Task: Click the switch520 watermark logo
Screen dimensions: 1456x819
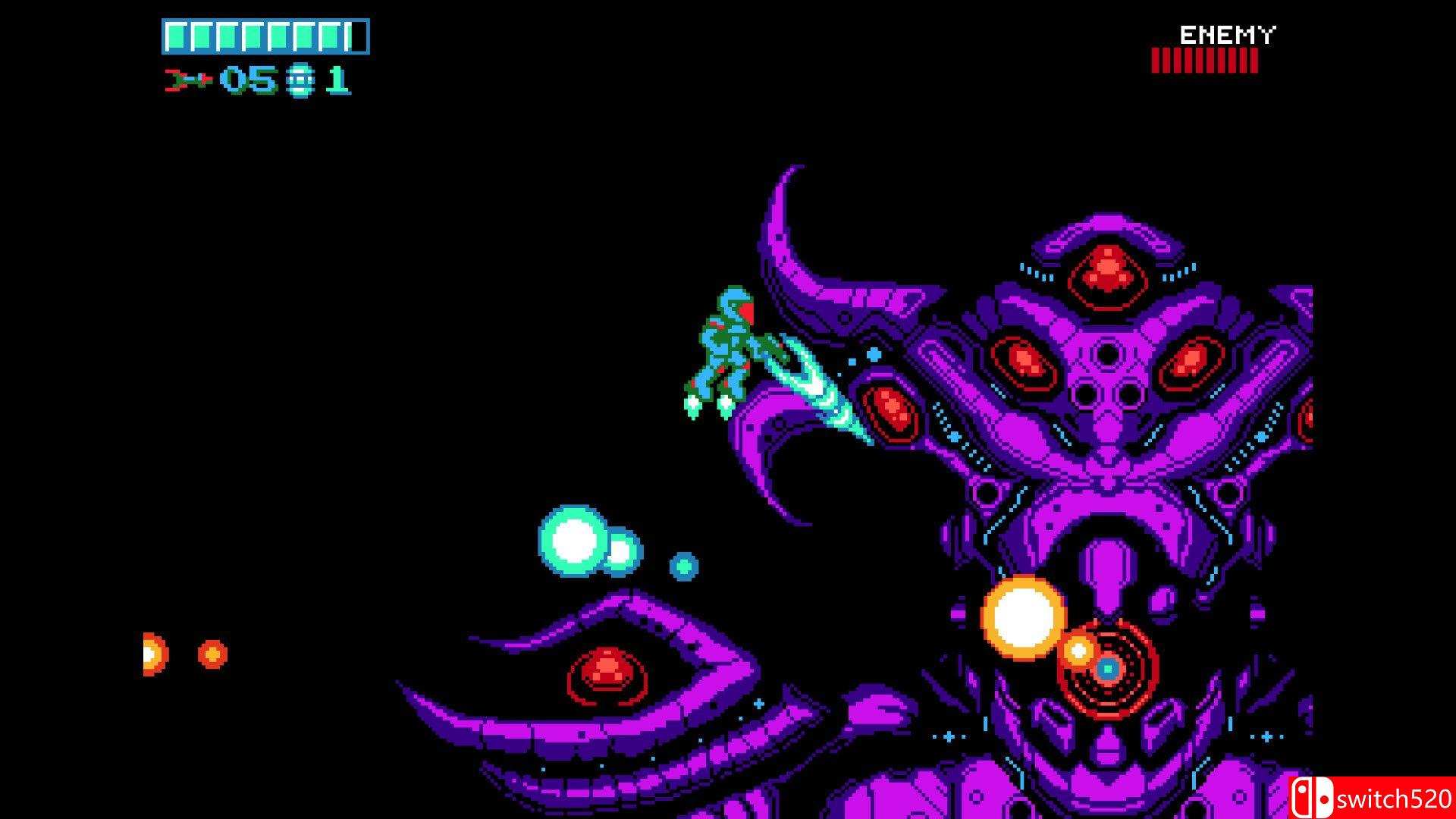Action: point(1372,798)
